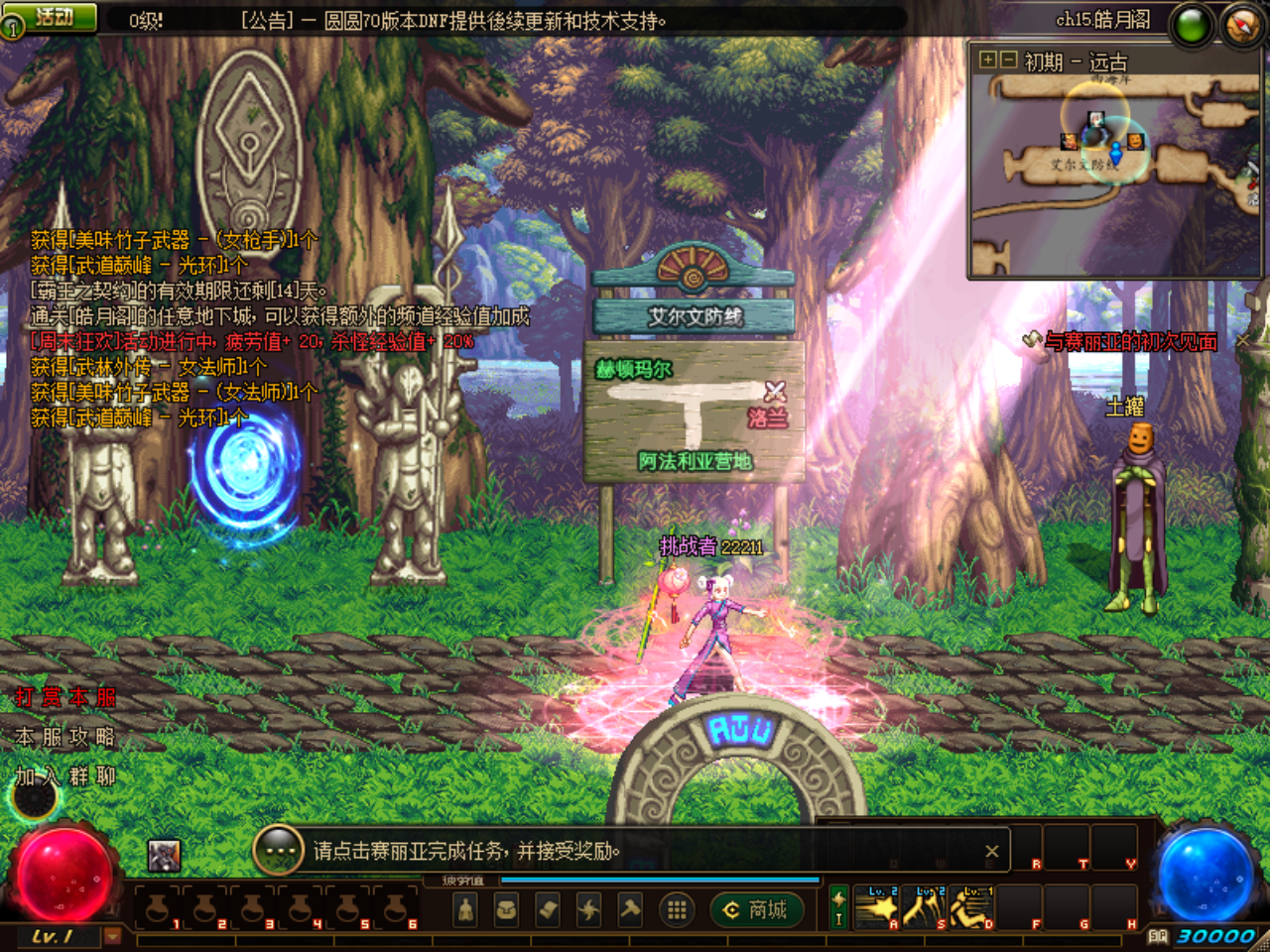Toggle the green I quickslot switch
Viewport: 1270px width, 952px height.
pyautogui.click(x=838, y=907)
